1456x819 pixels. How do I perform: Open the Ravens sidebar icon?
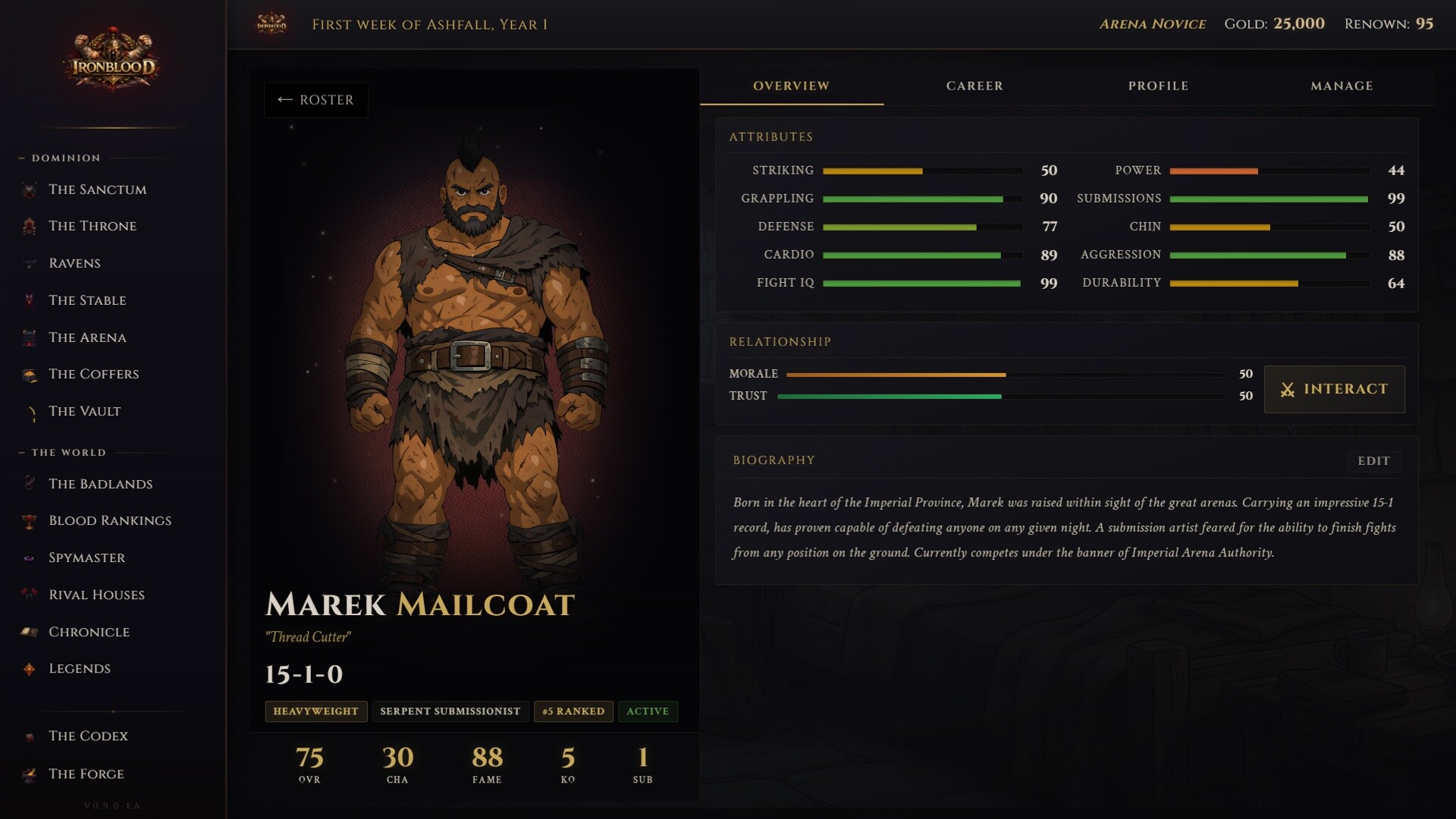coord(30,262)
